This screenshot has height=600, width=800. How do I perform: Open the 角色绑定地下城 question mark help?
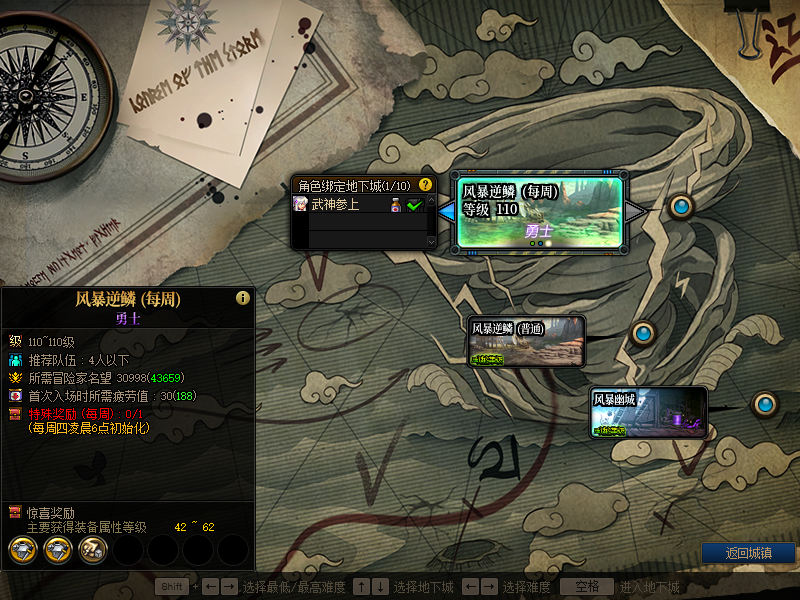tap(426, 185)
